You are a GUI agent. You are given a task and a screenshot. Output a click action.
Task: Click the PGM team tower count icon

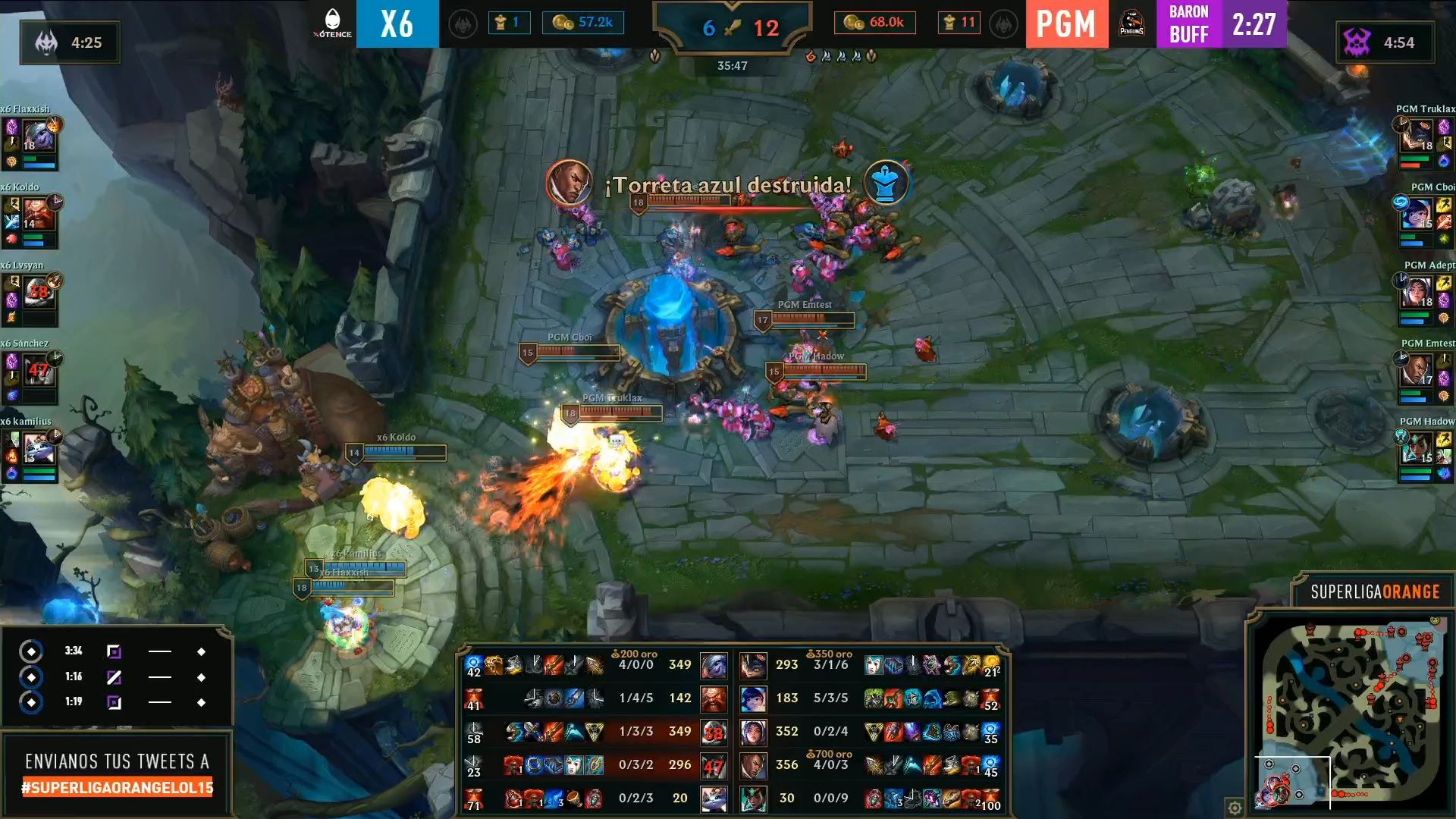(949, 23)
